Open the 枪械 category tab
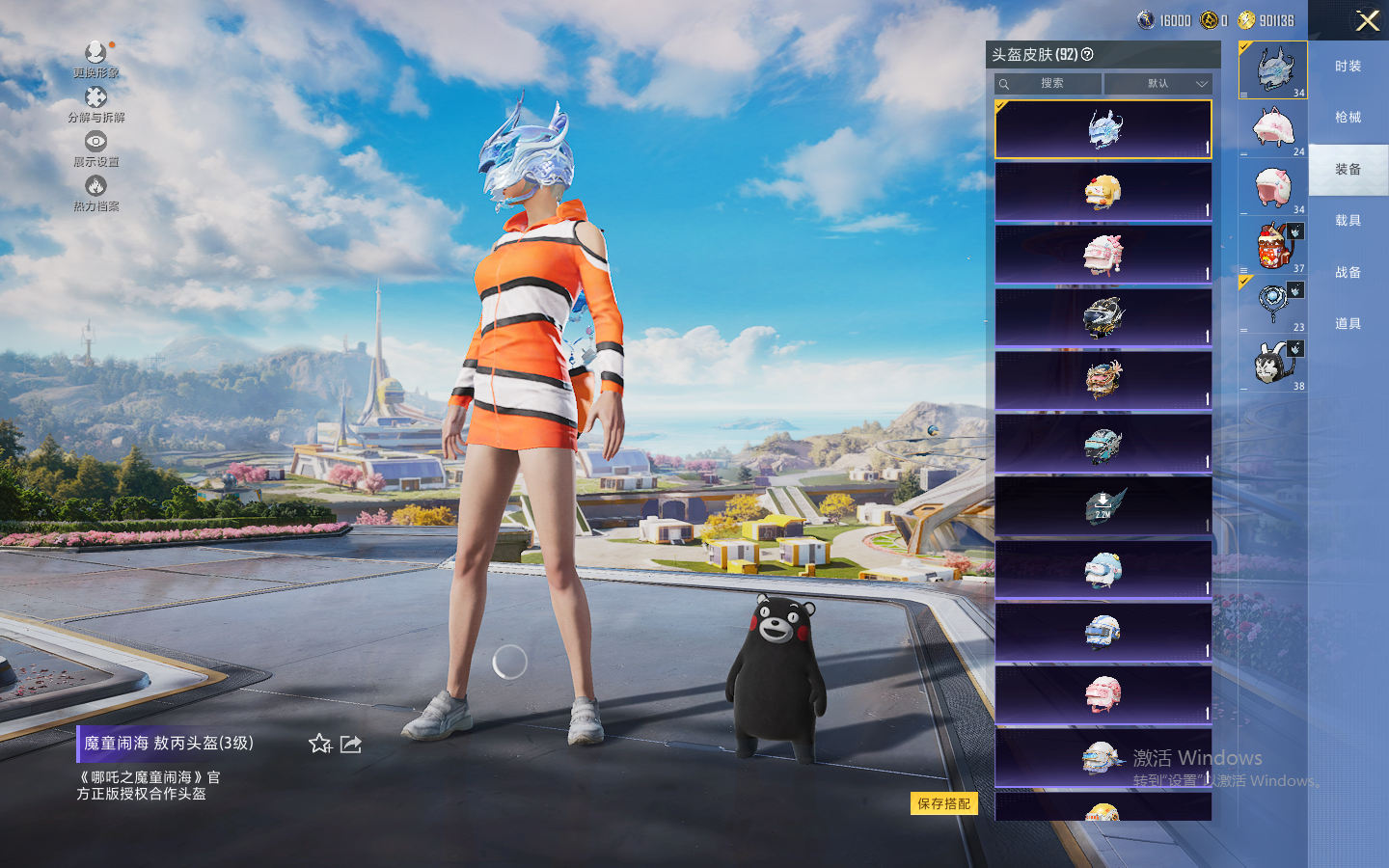This screenshot has height=868, width=1389. coord(1348,118)
